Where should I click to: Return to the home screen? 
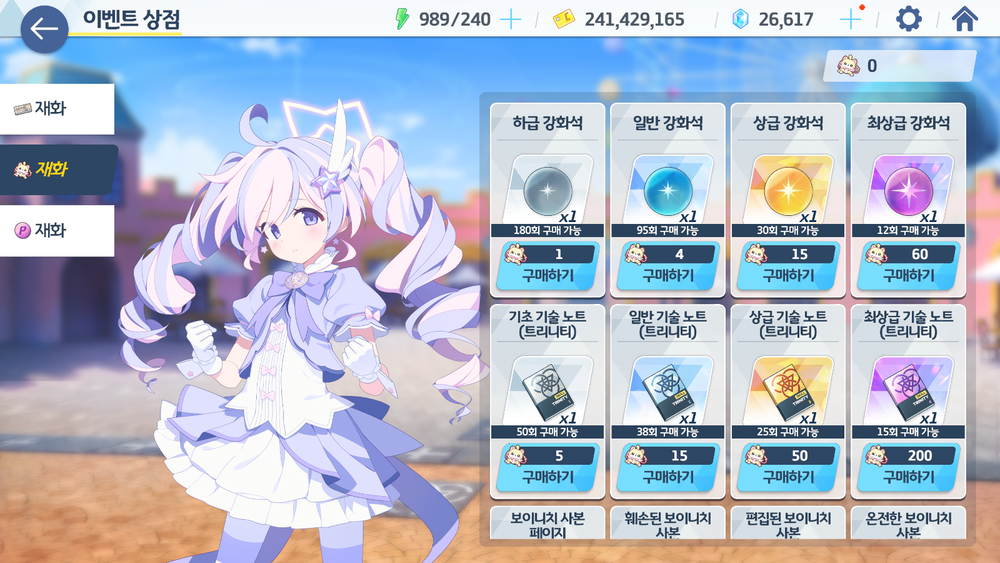[964, 19]
